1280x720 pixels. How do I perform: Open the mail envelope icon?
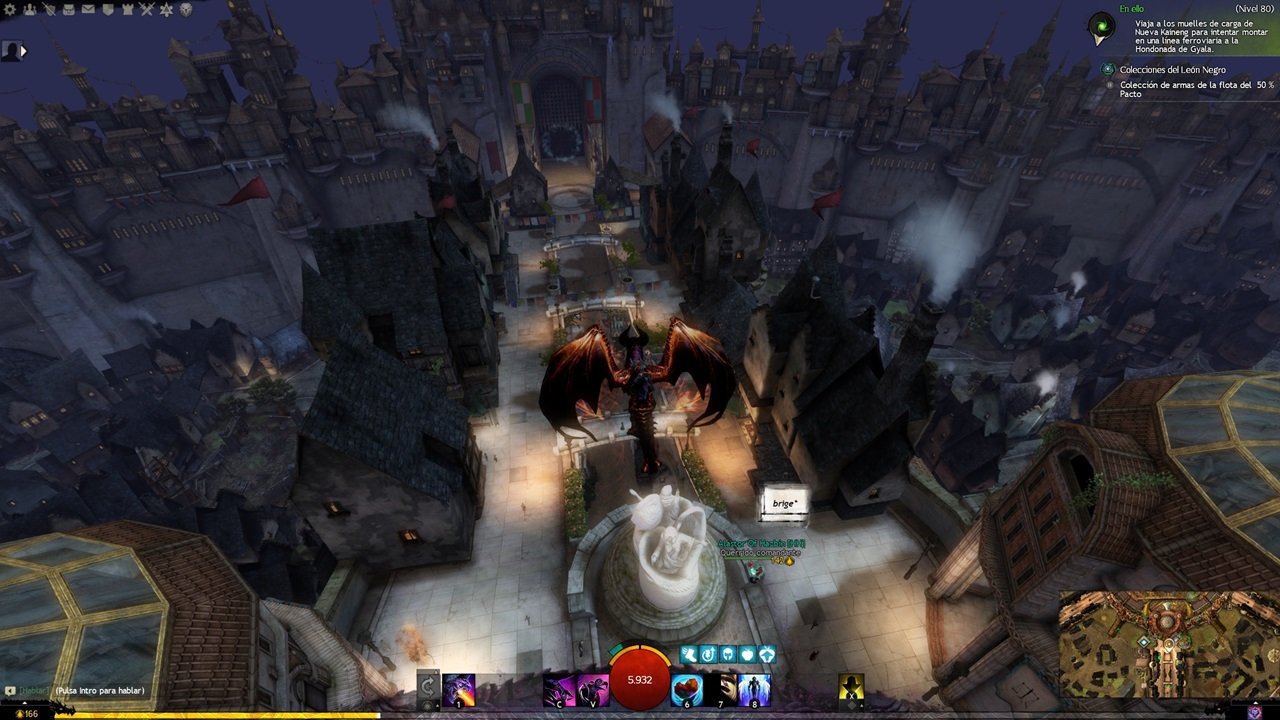(x=88, y=9)
